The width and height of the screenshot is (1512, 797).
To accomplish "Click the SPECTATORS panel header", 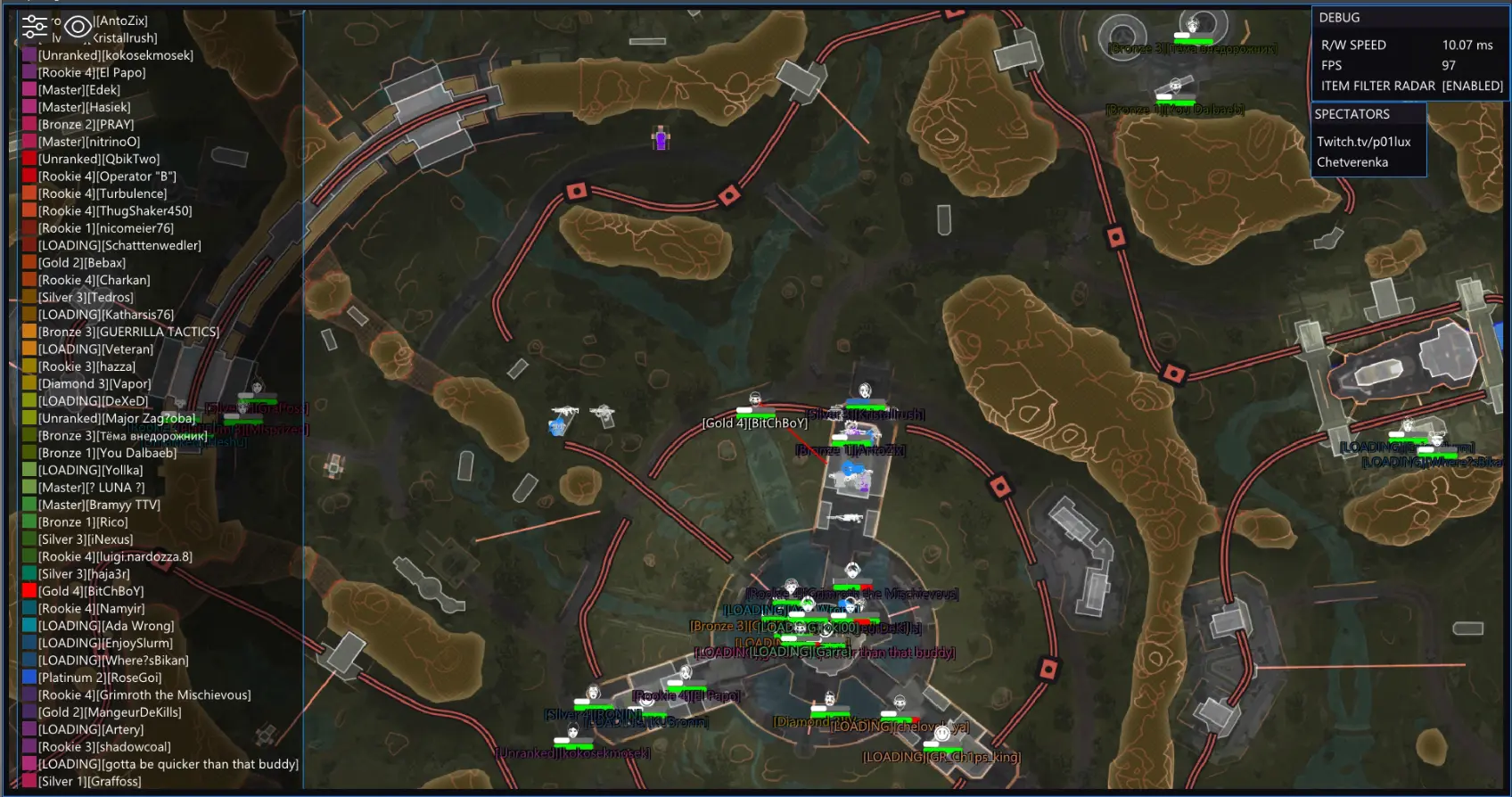I will point(1352,114).
